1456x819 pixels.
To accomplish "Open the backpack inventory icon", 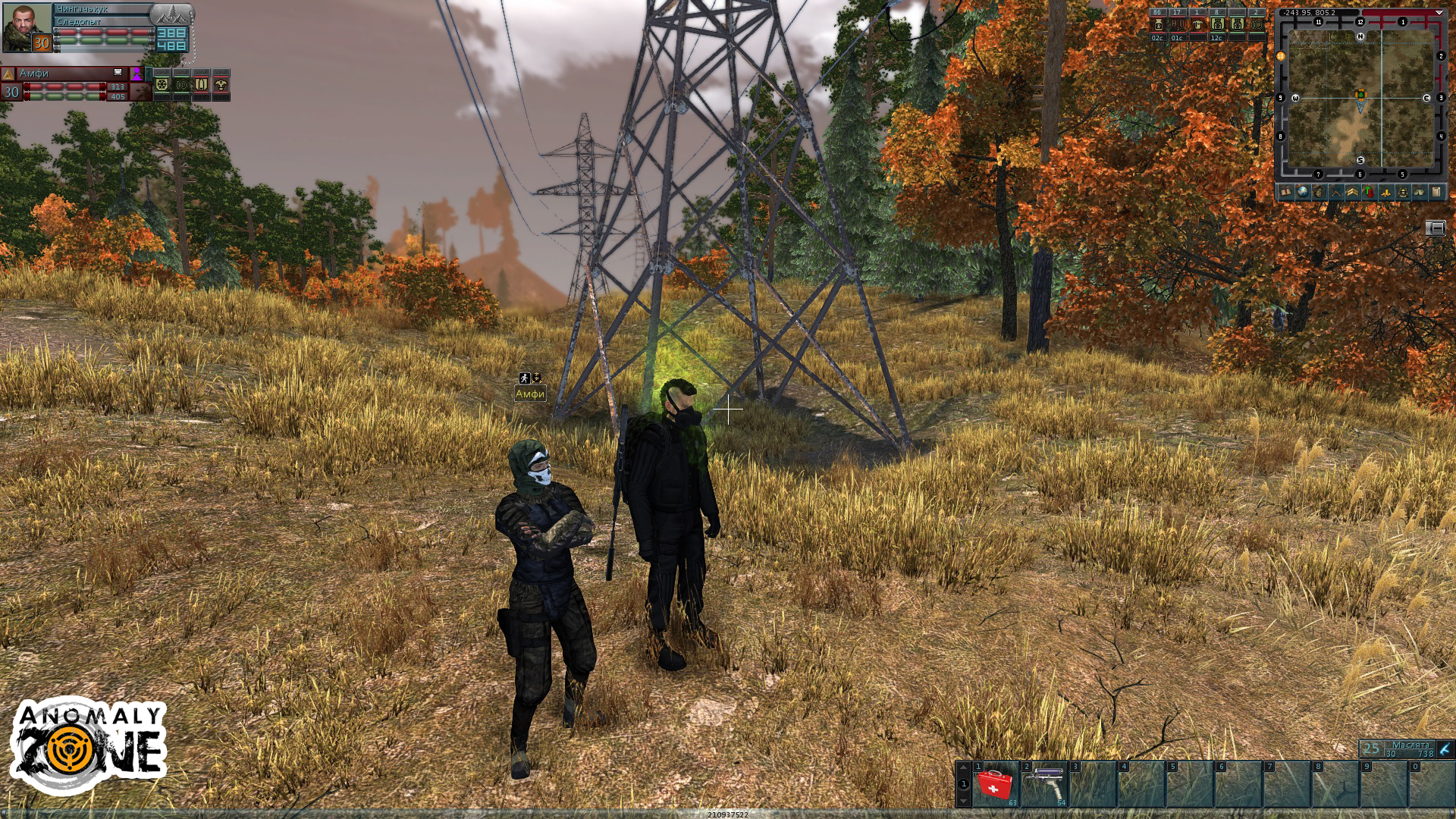I will pos(1319,193).
